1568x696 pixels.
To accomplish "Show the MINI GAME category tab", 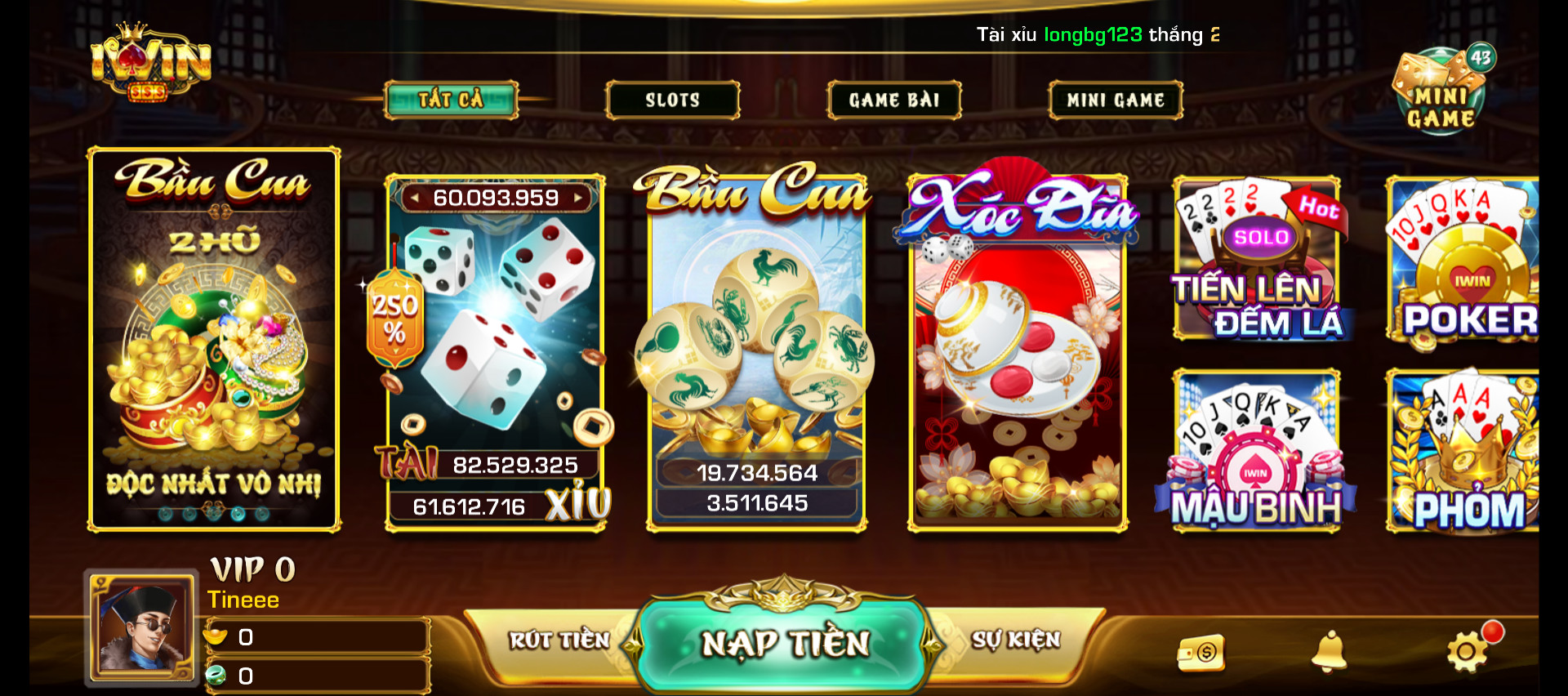I will coord(1116,100).
